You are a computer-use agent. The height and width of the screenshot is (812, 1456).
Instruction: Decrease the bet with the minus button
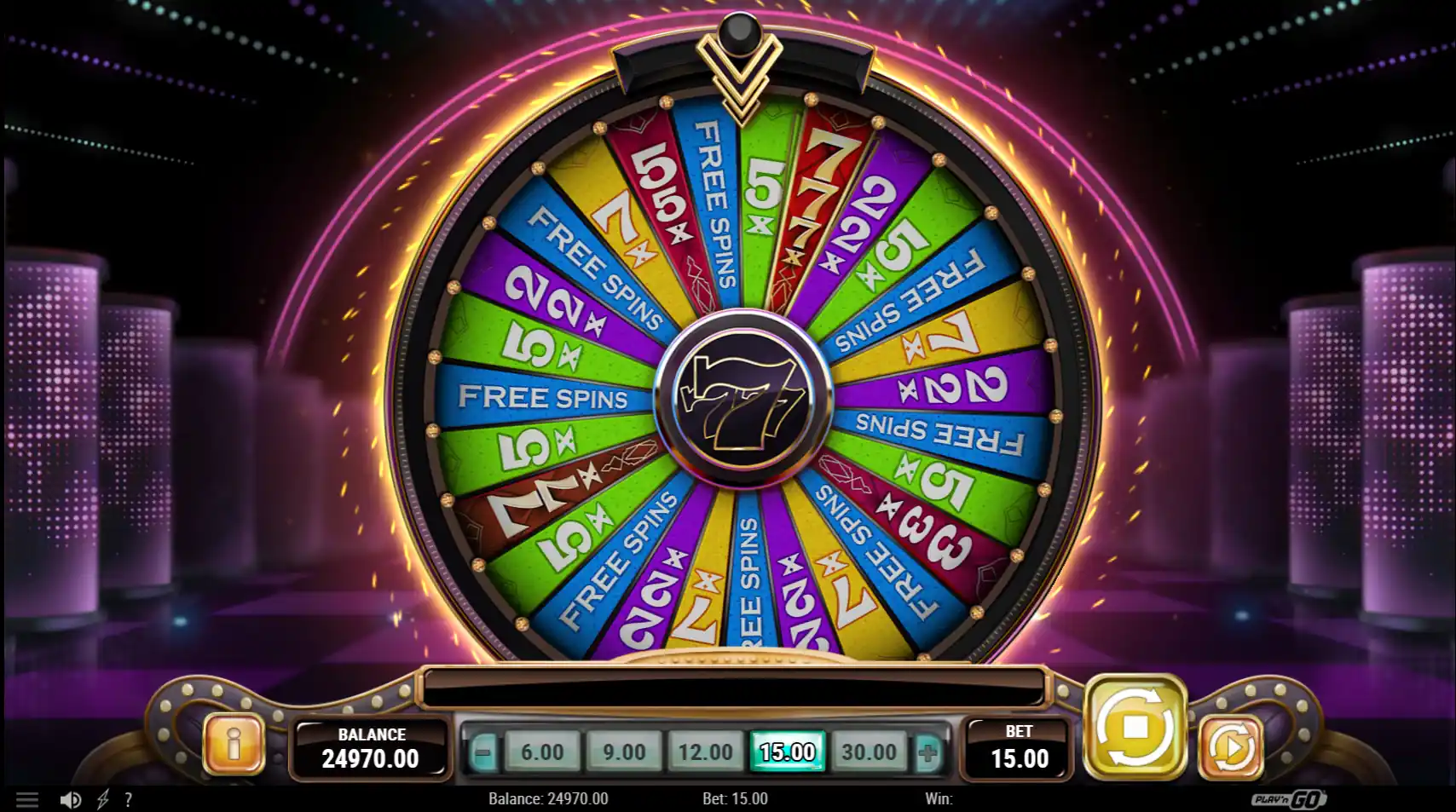(482, 752)
